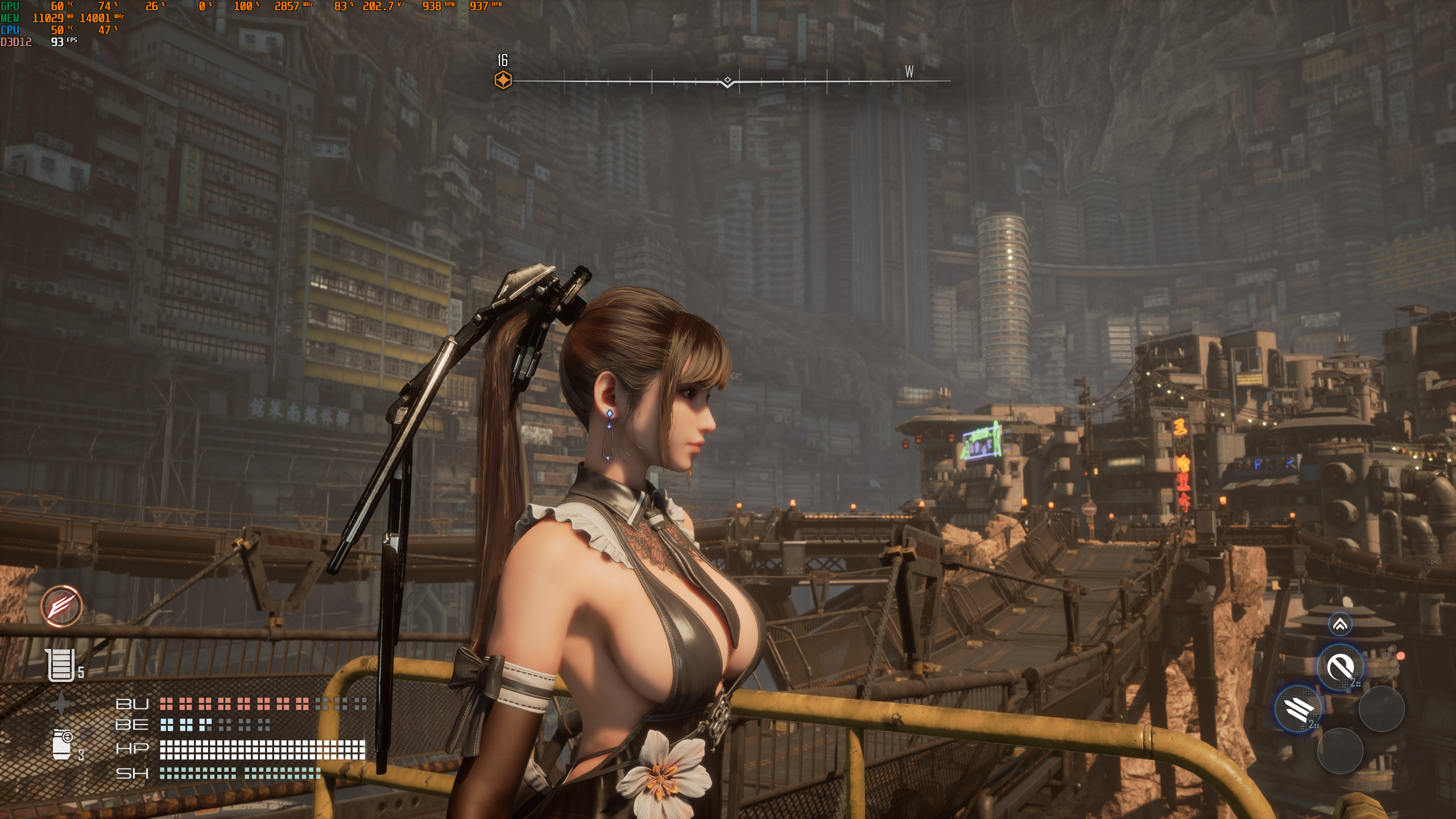Activate the triple blade beta skill
Screen dimensions: 1456x819
[x=1298, y=709]
